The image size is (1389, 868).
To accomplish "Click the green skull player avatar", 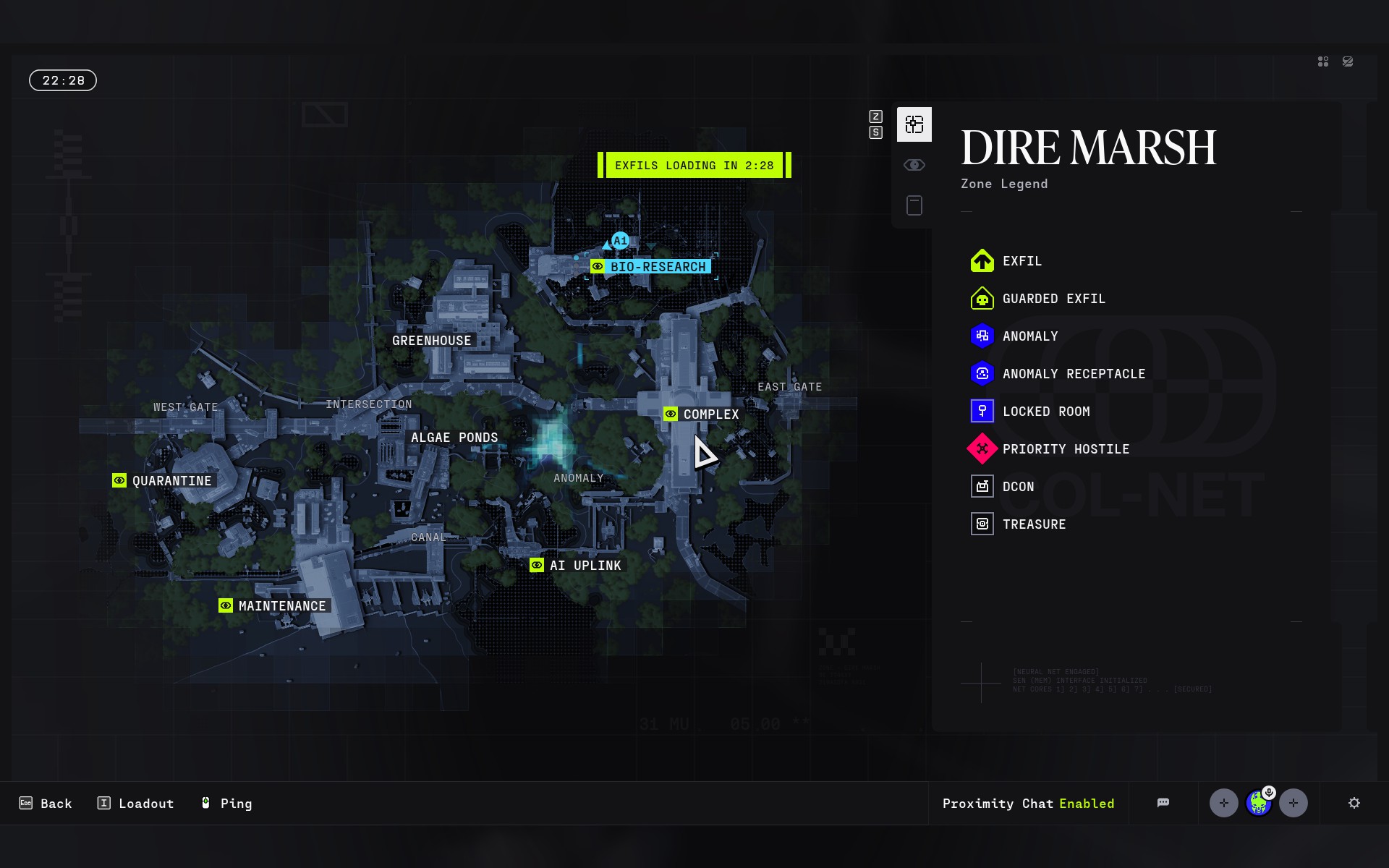I will coord(1259,803).
